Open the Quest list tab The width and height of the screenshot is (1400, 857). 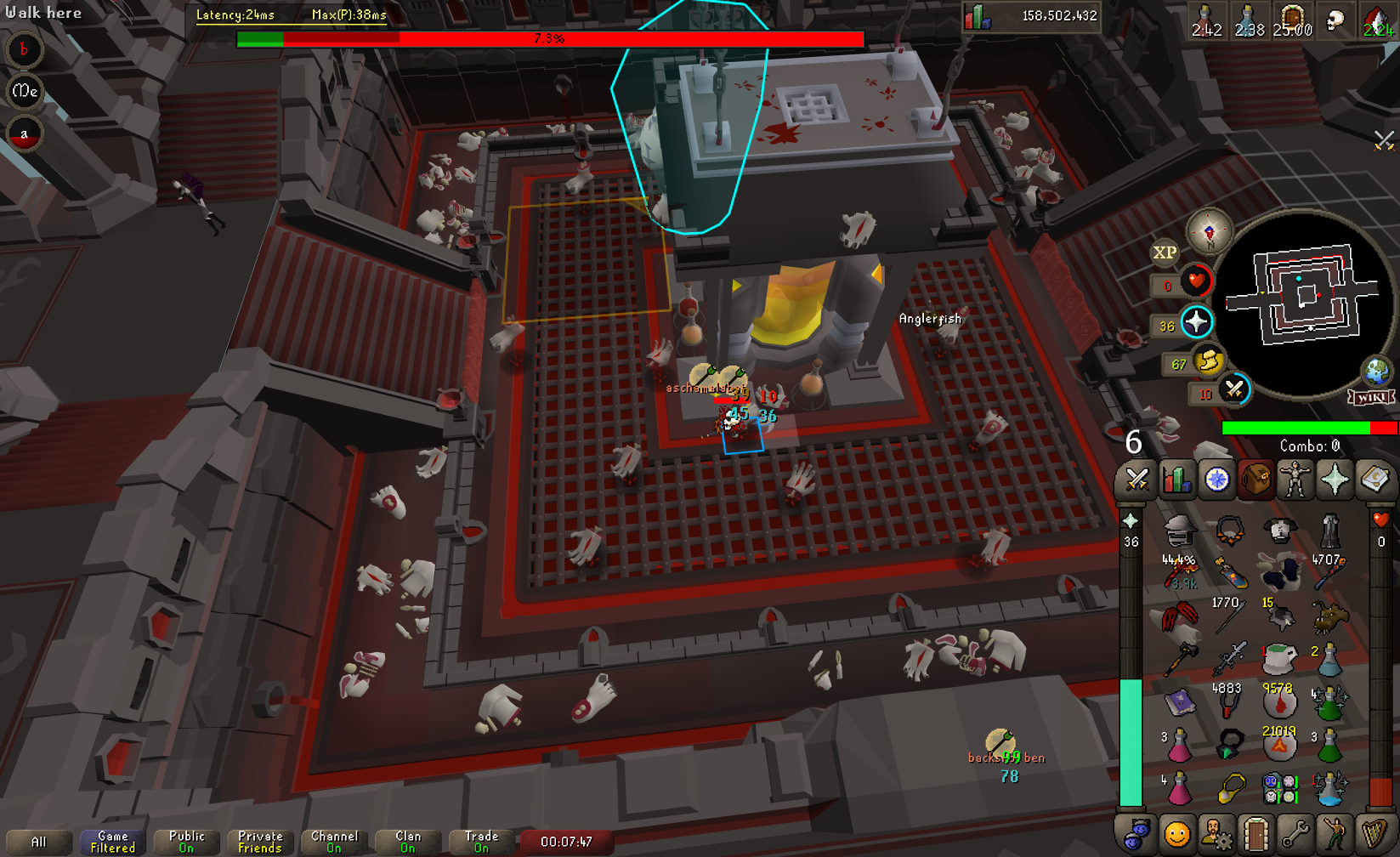pyautogui.click(x=1216, y=480)
